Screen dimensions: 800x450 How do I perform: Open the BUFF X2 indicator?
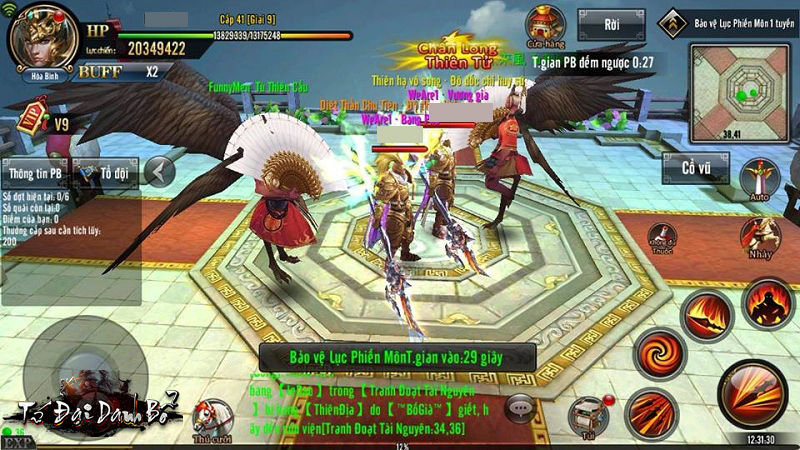[x=118, y=71]
